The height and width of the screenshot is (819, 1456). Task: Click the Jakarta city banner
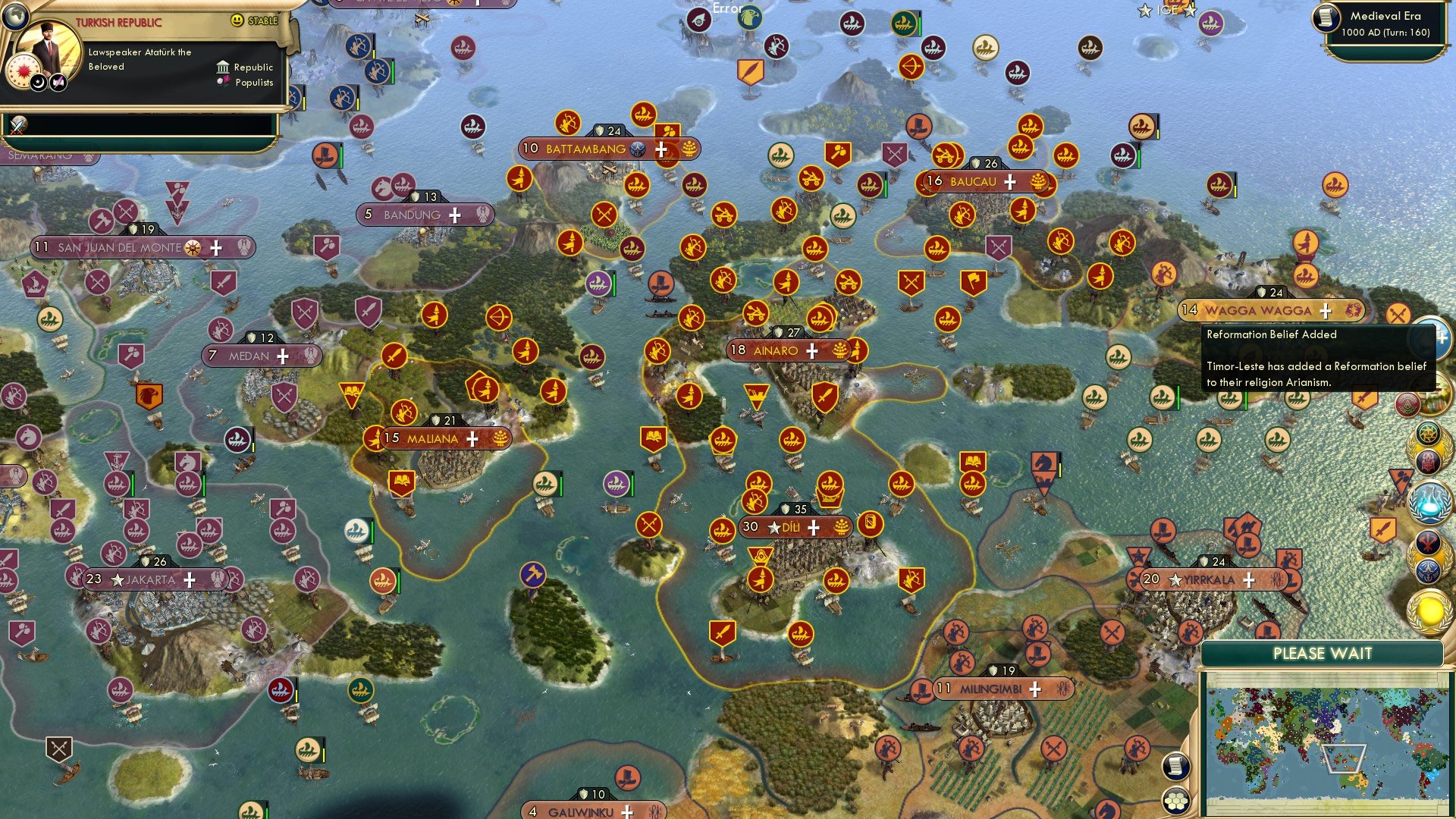[x=150, y=579]
